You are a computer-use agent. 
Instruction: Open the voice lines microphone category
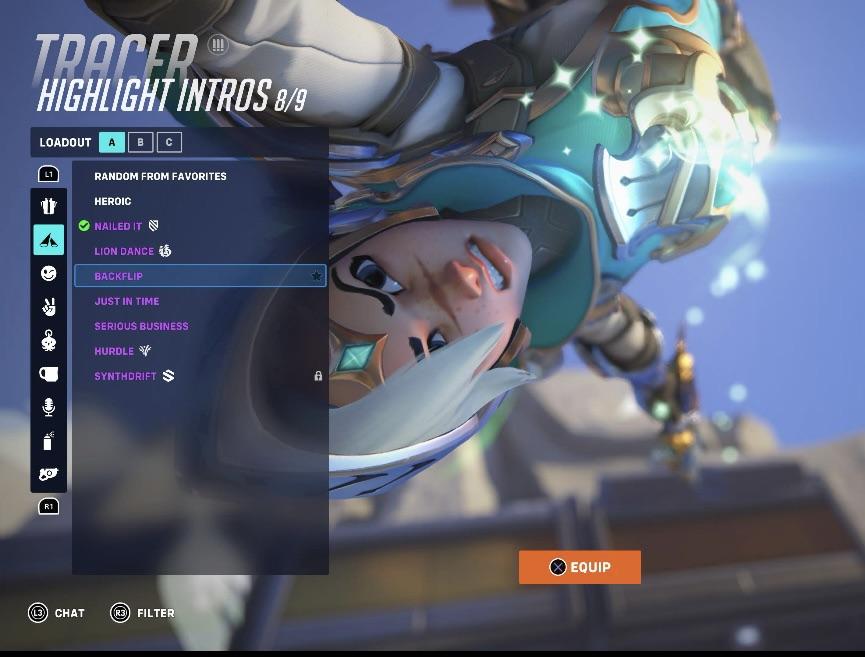[49, 407]
